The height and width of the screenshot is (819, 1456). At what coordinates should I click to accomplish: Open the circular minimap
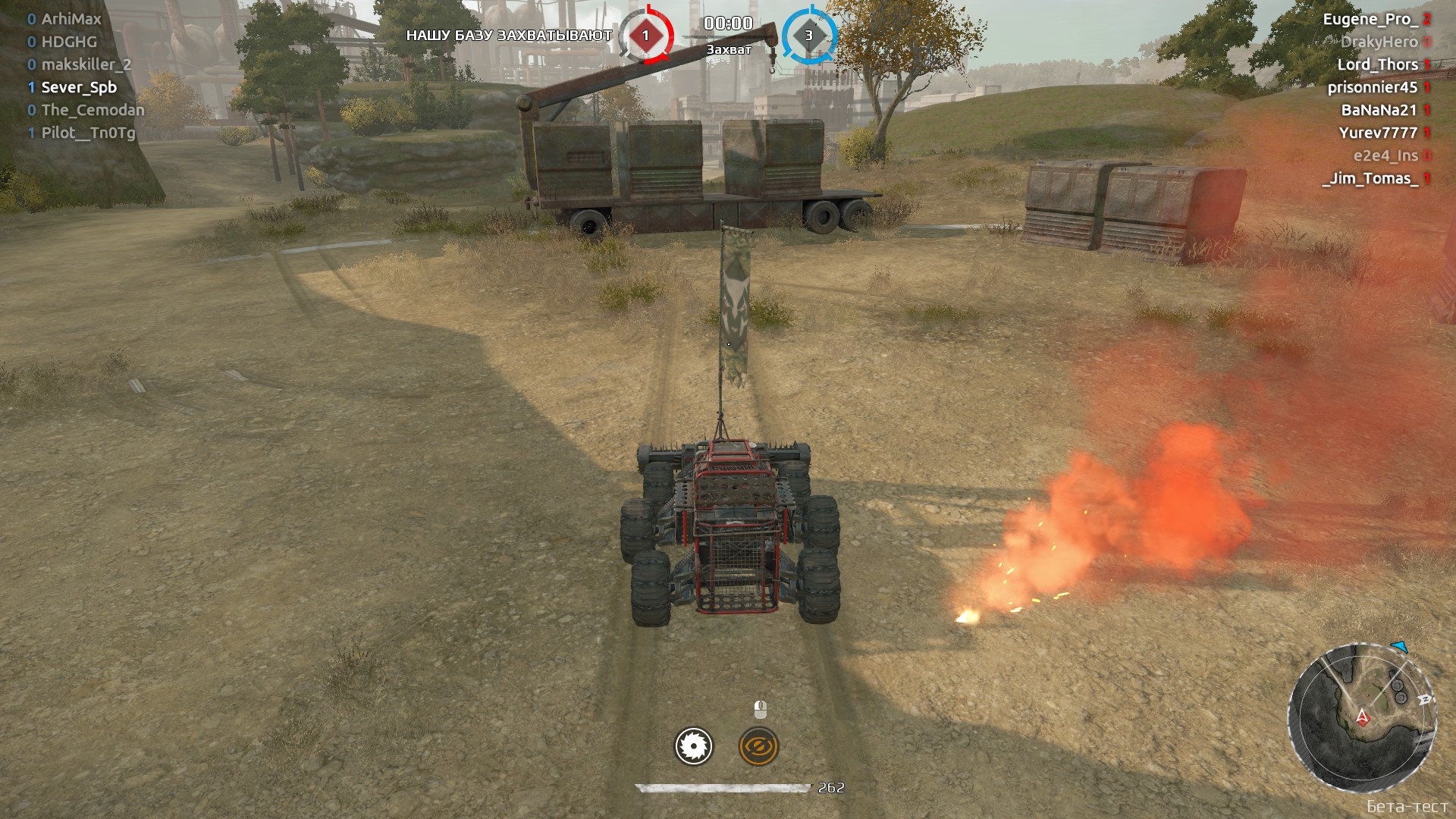click(x=1363, y=717)
